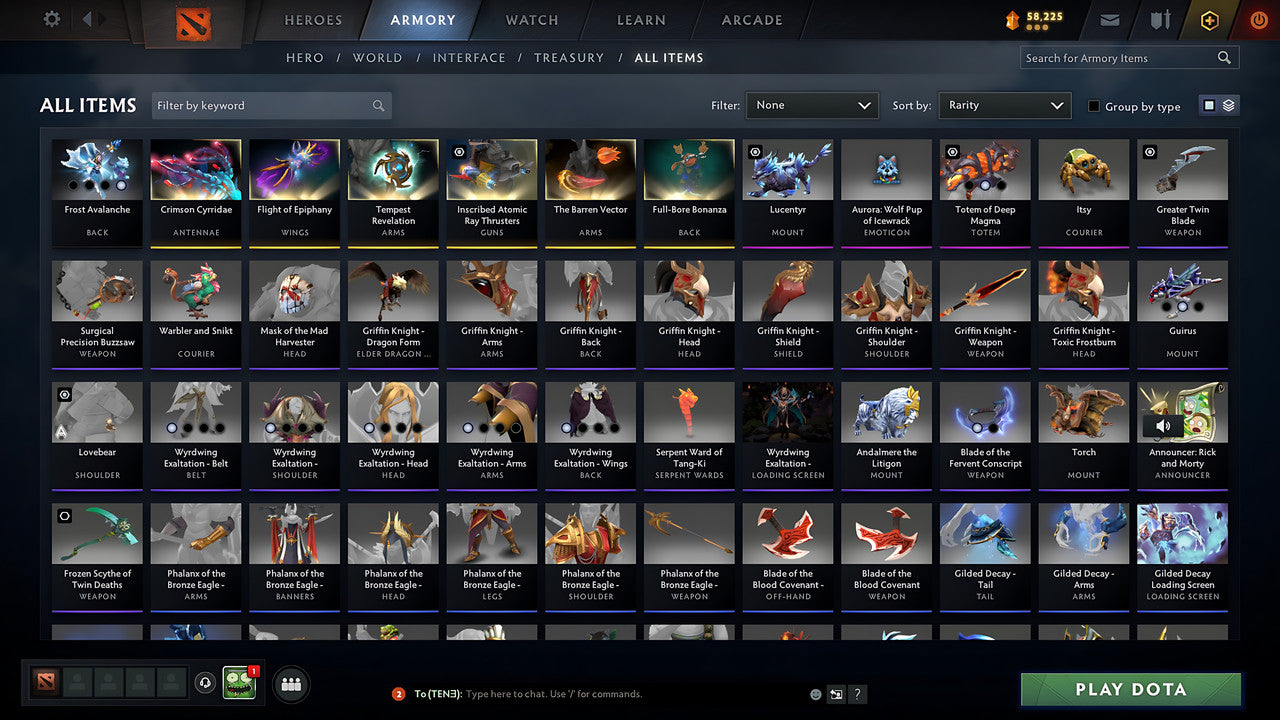Open the WATCH menu section
This screenshot has width=1280, height=720.
[531, 19]
